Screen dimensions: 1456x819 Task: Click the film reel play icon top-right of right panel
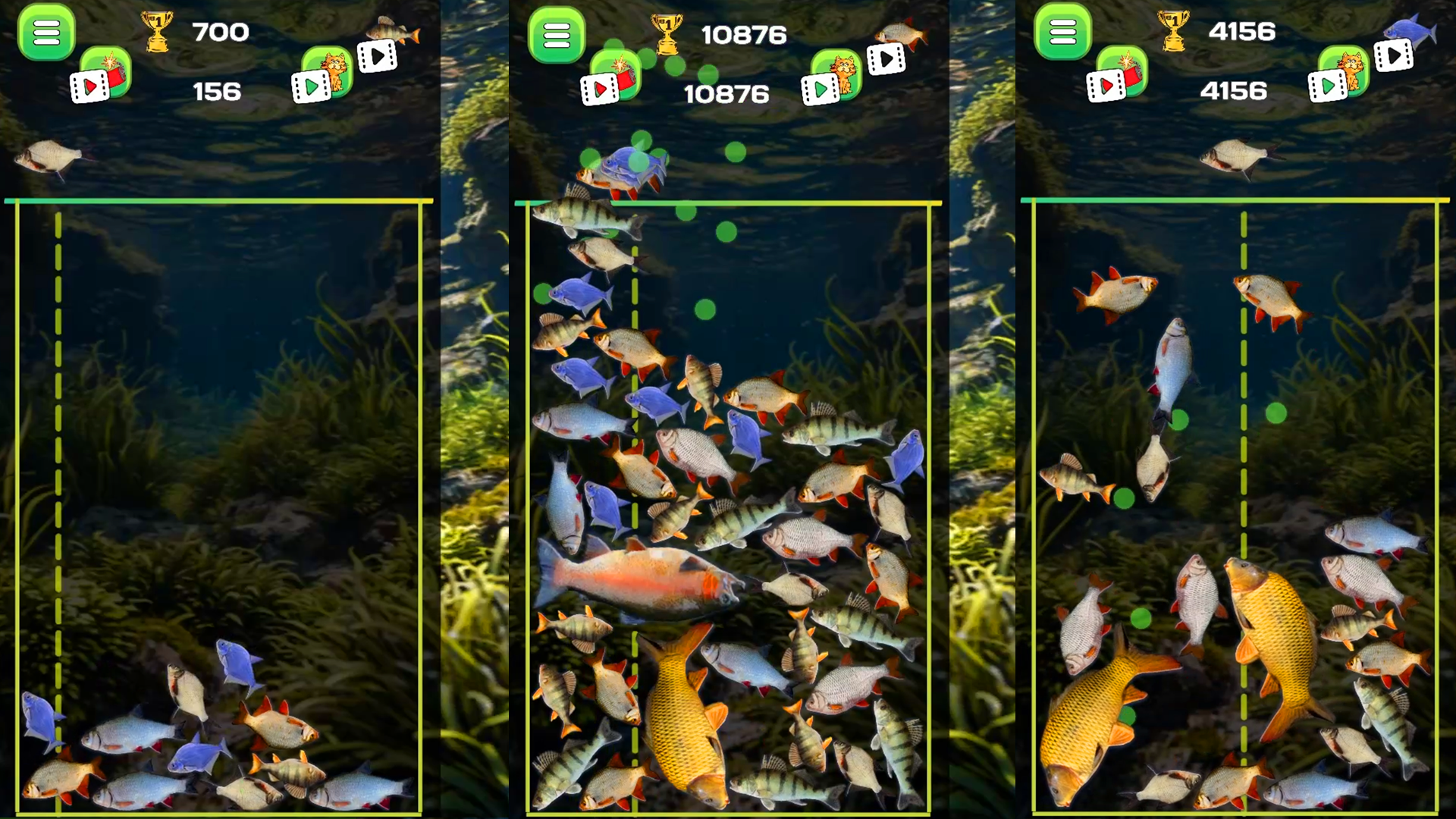click(x=1393, y=57)
